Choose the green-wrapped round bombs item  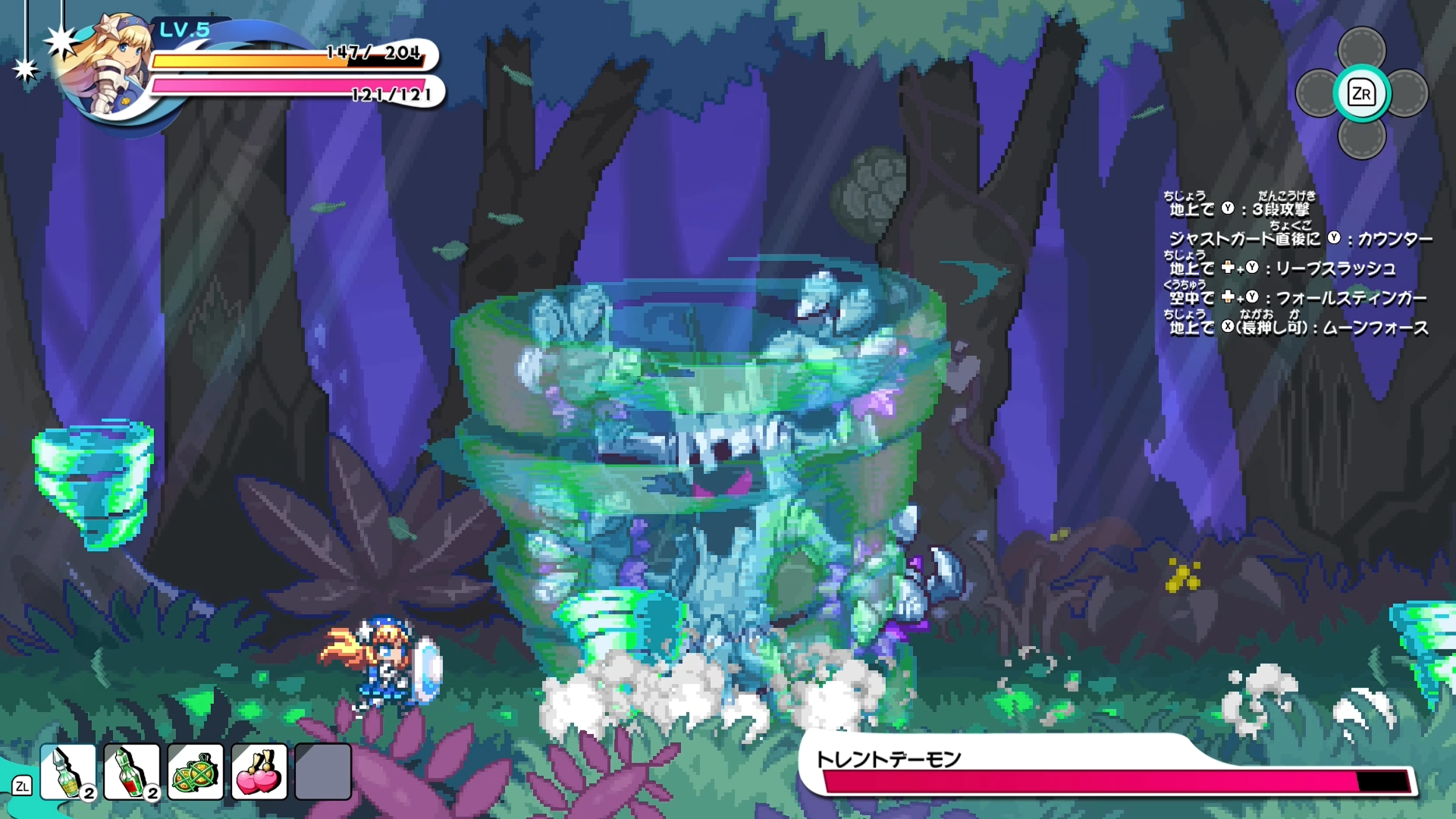pyautogui.click(x=196, y=772)
